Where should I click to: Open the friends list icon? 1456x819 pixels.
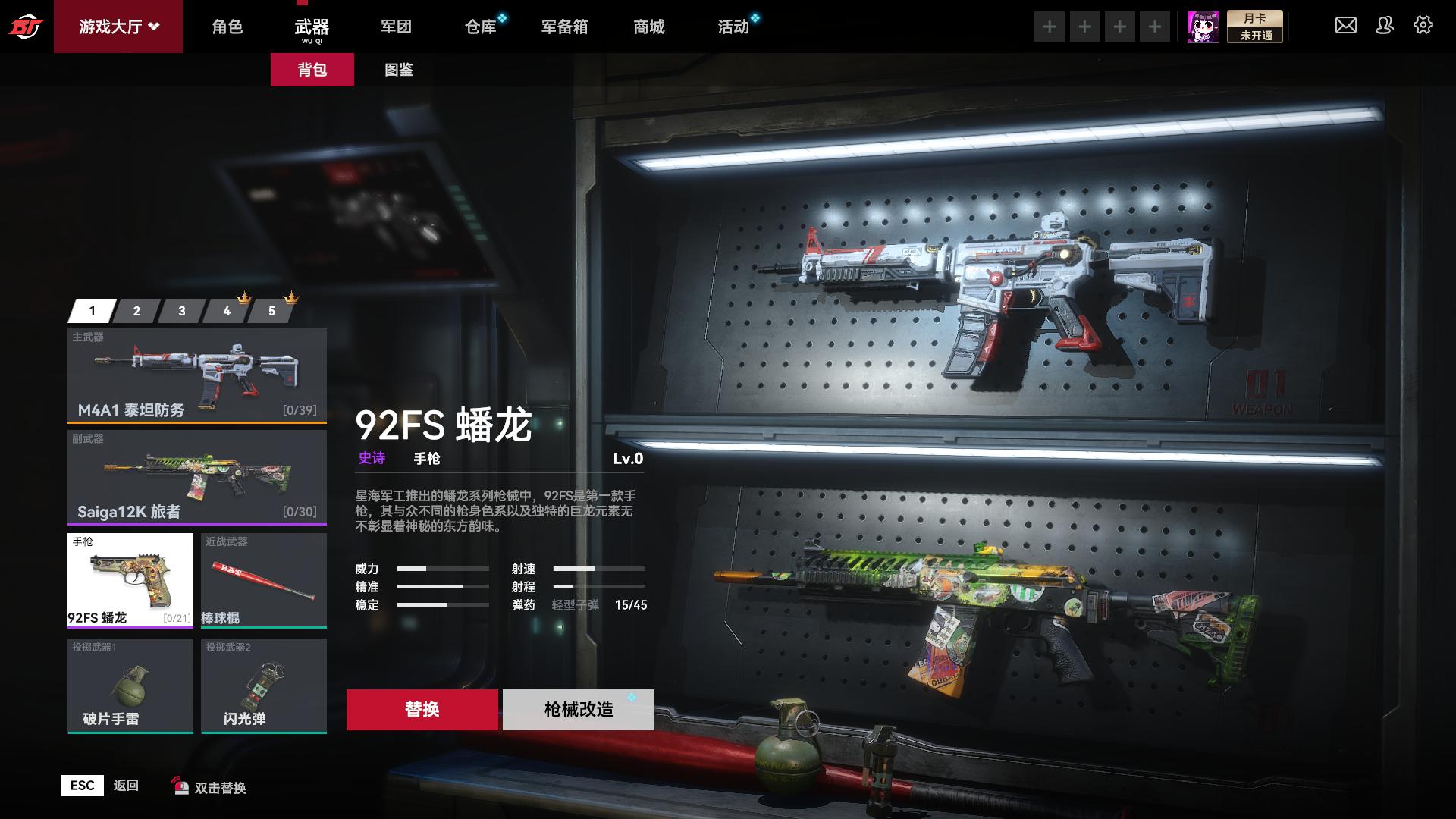[x=1385, y=25]
